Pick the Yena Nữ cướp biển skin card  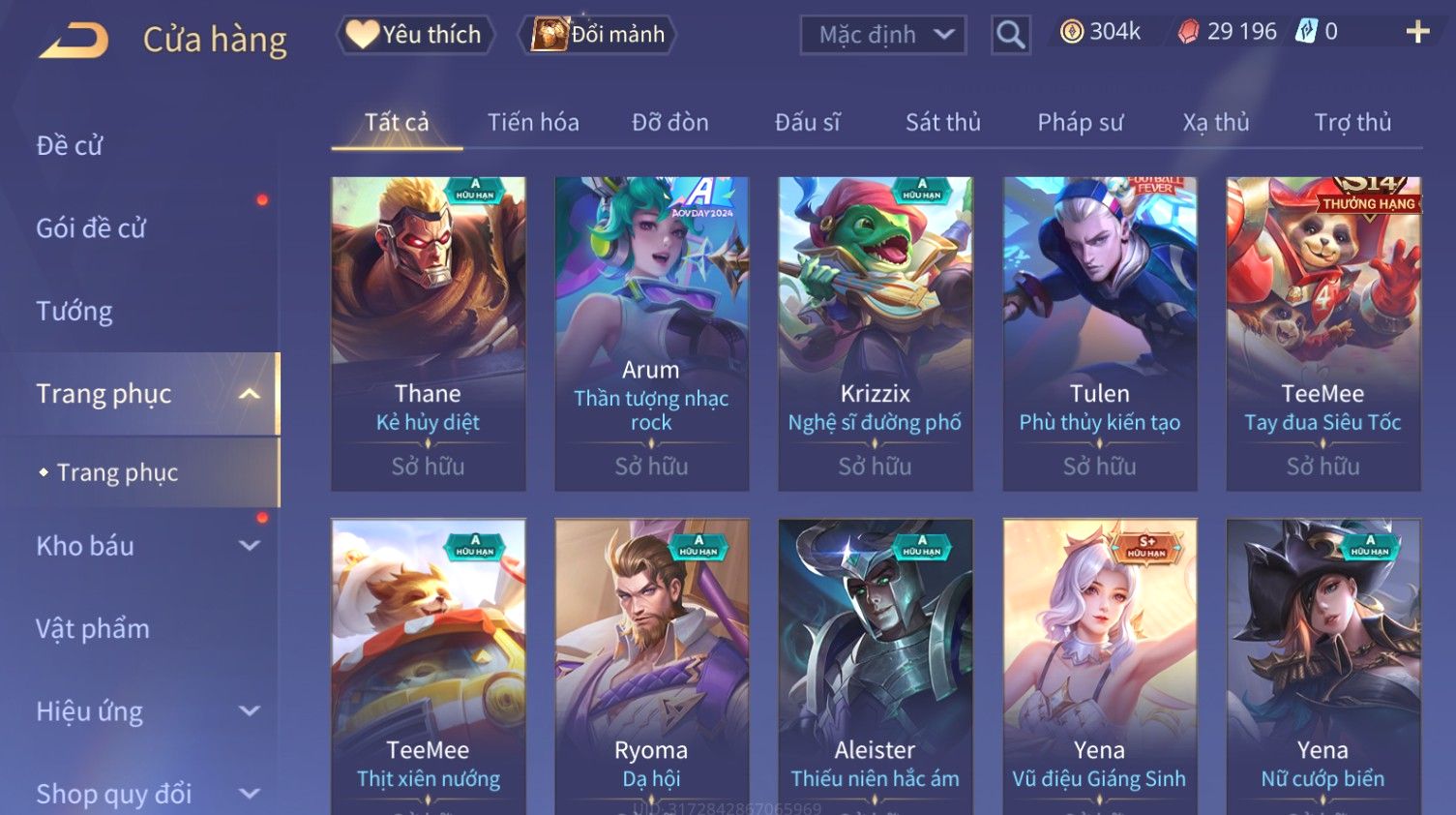[1322, 668]
